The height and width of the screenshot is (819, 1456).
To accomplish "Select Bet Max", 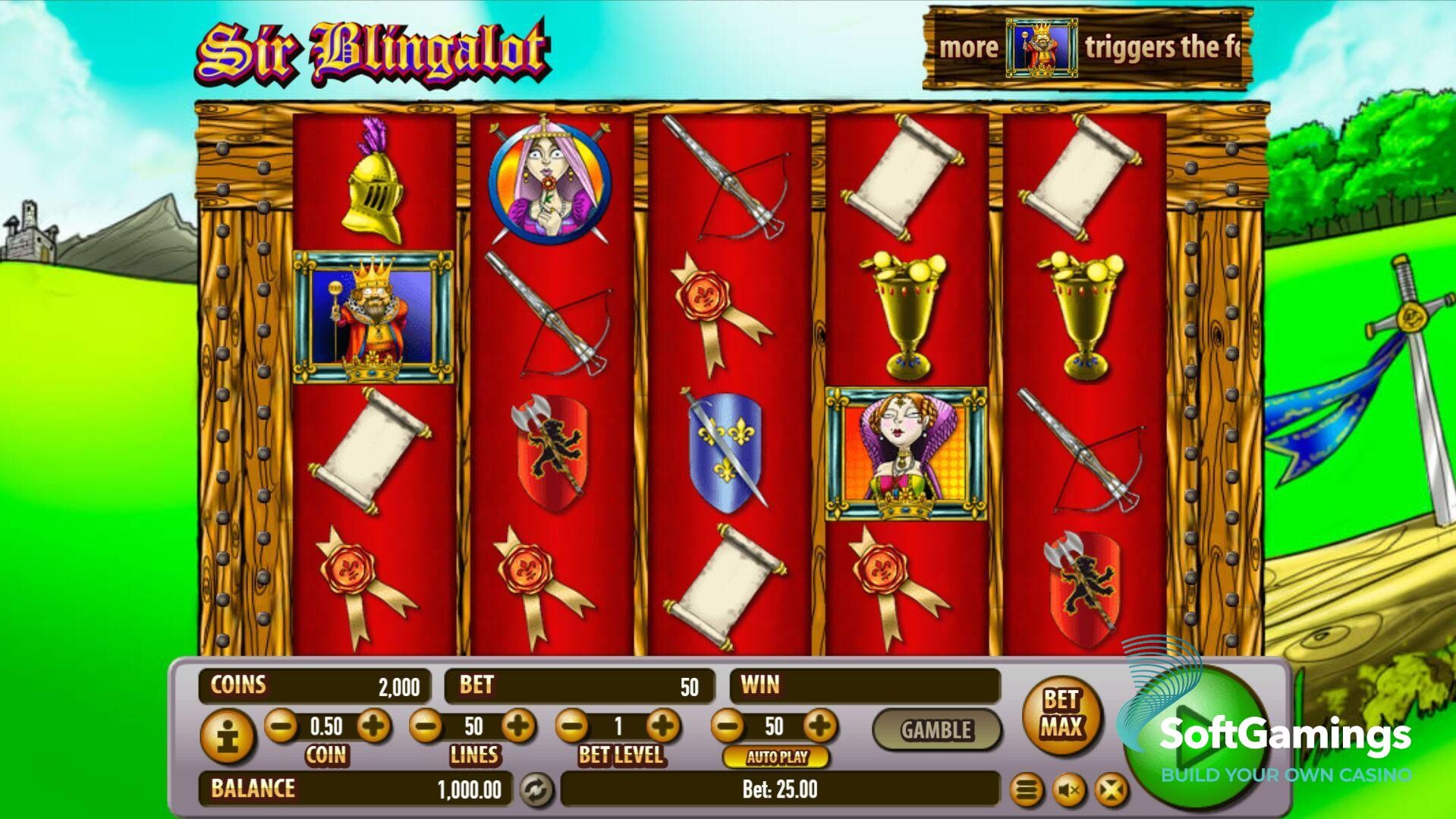I will click(x=1061, y=713).
